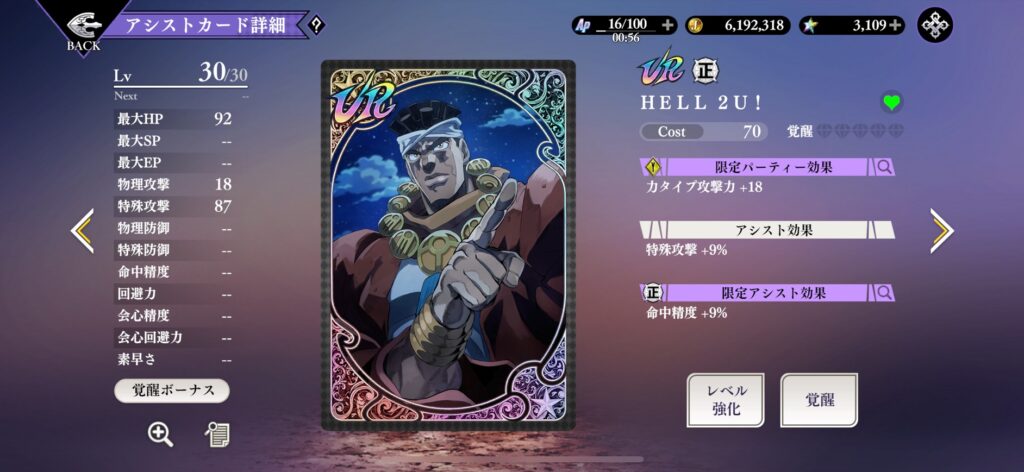
Task: Show the next assist card
Action: click(942, 231)
